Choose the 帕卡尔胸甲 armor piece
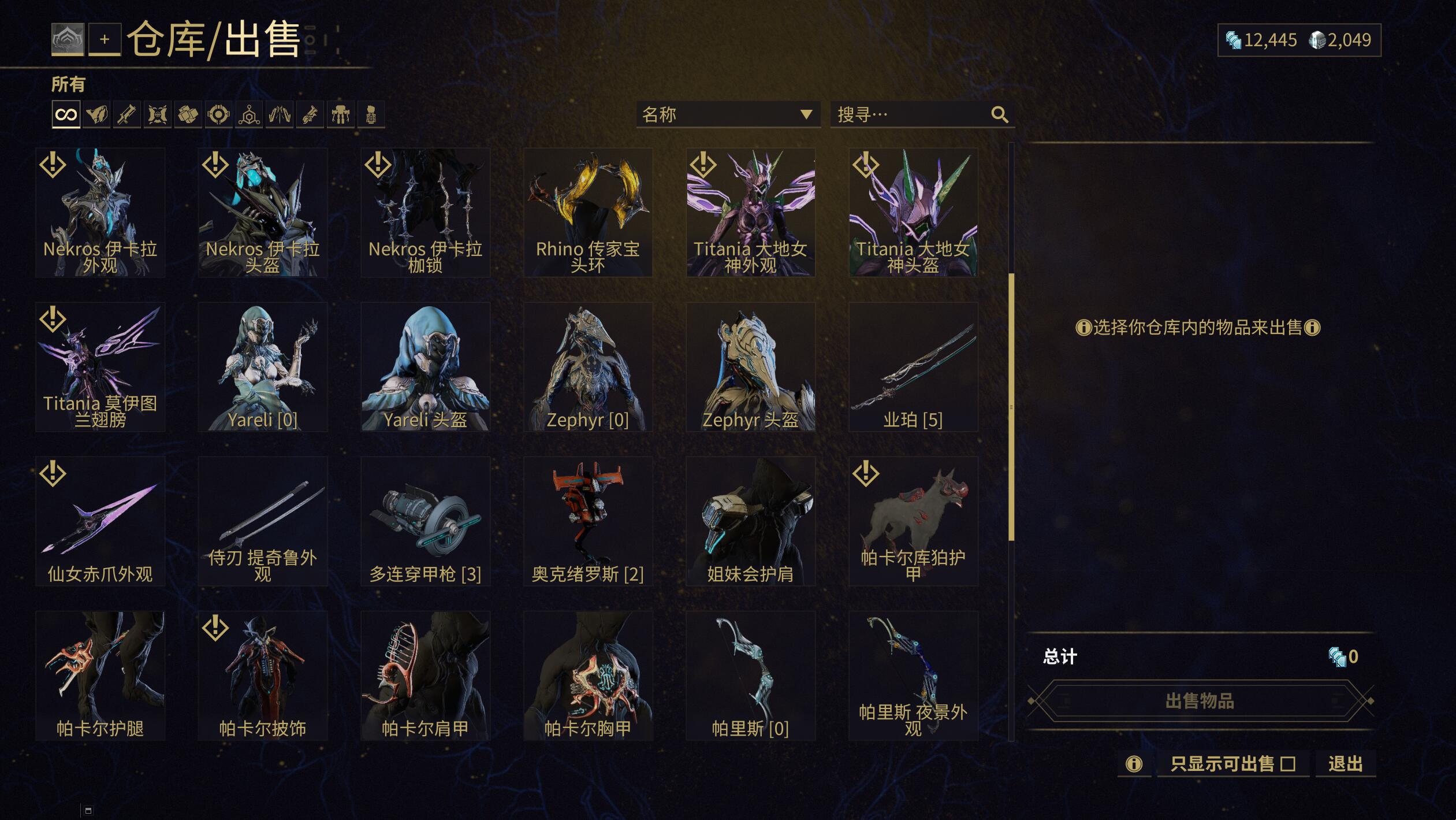This screenshot has height=820, width=1456. [x=588, y=675]
